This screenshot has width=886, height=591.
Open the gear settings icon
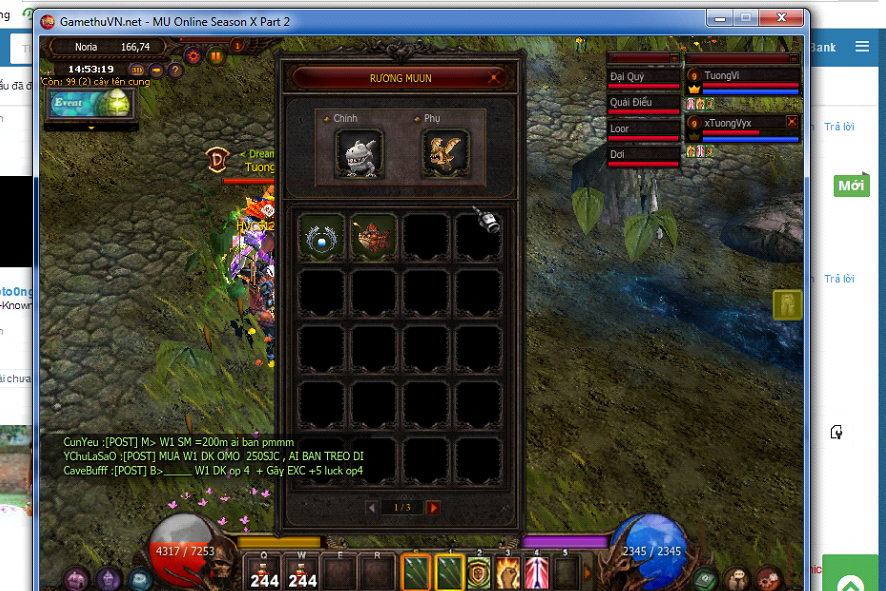[x=193, y=55]
